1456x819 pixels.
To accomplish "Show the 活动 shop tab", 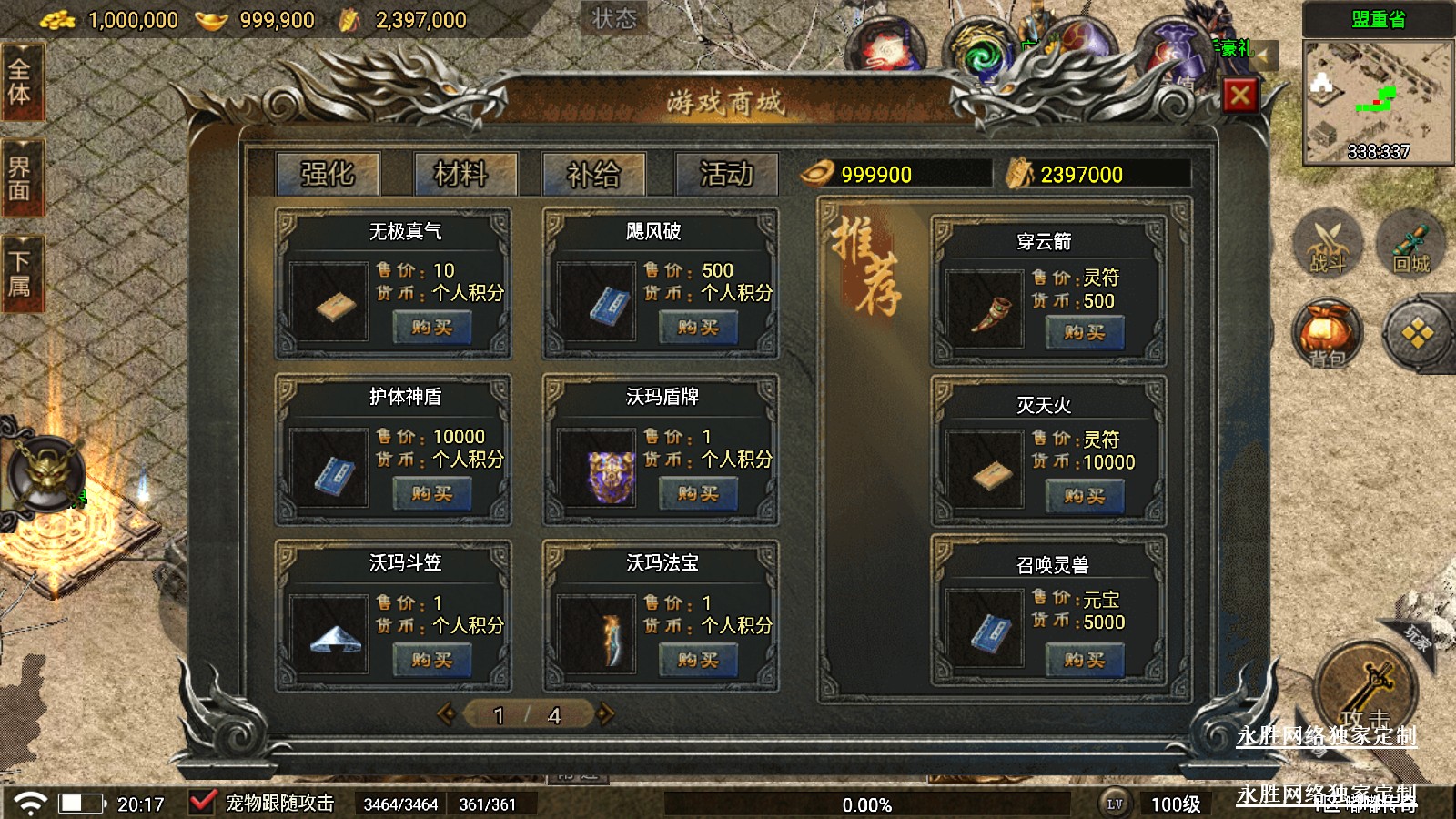I will click(x=726, y=173).
